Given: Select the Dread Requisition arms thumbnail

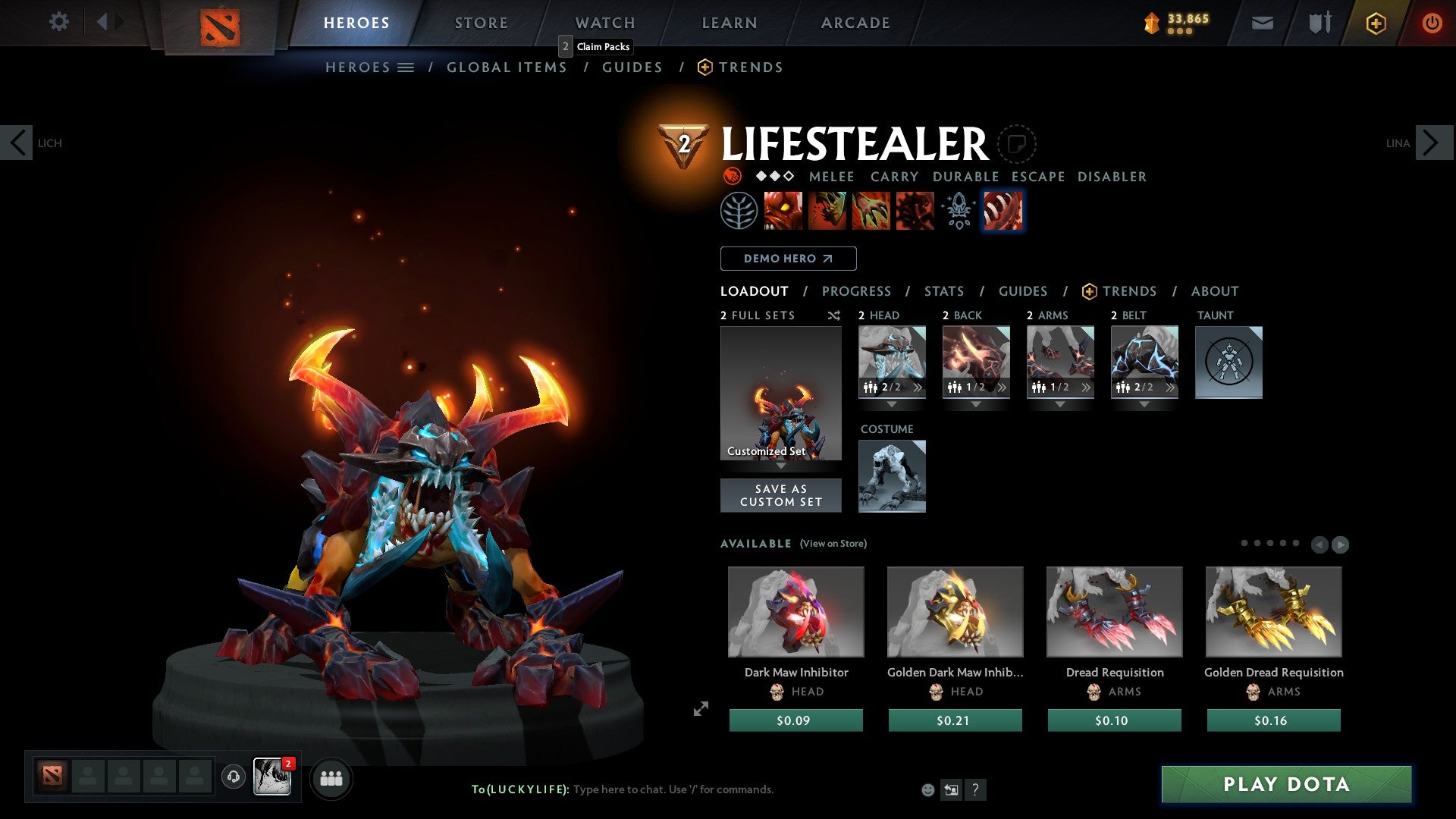Looking at the screenshot, I should tap(1114, 611).
